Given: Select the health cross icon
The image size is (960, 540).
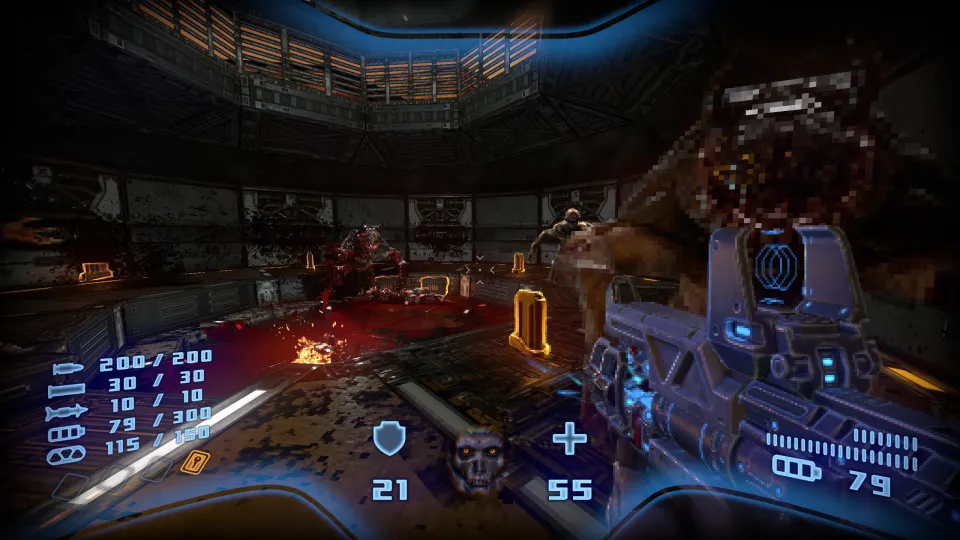Looking at the screenshot, I should pos(570,438).
